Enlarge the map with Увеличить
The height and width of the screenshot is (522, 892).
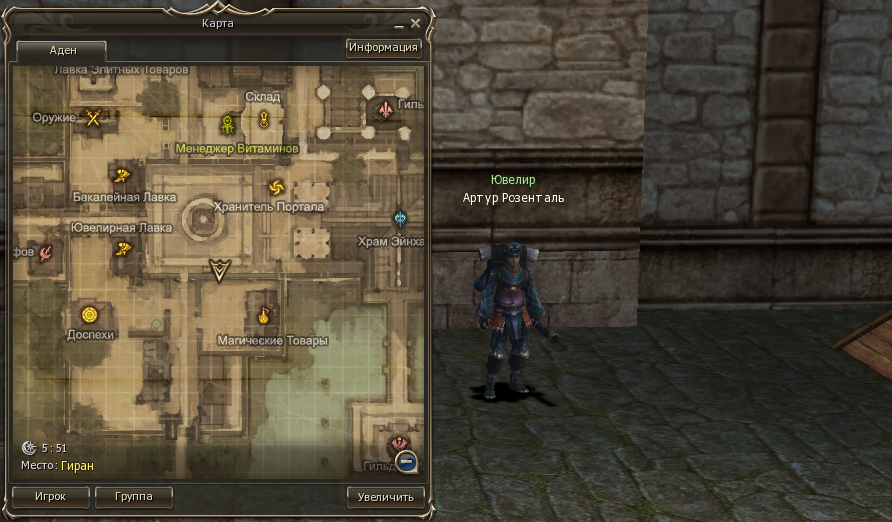click(383, 495)
